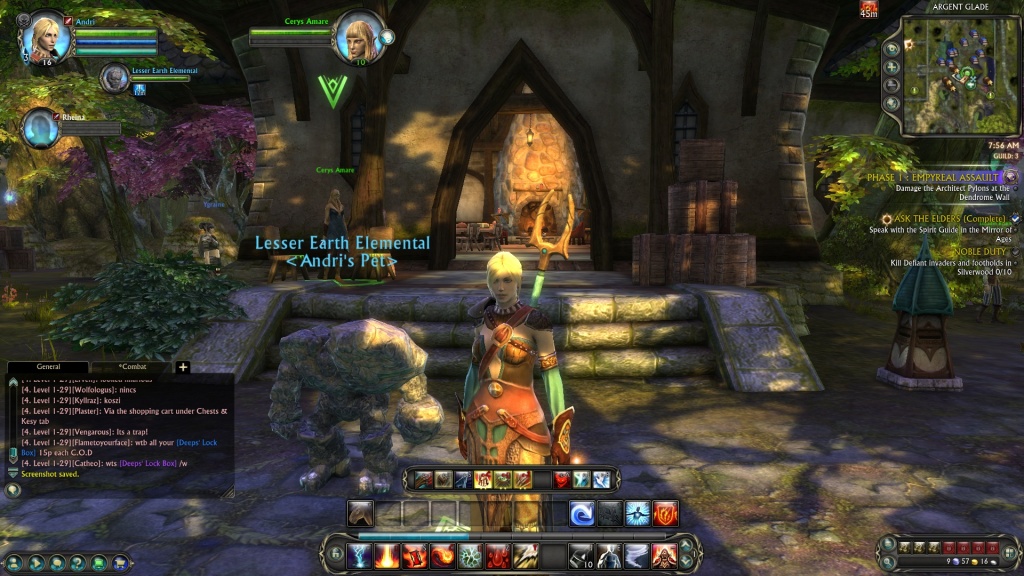Click Cerys Amare's target portrait
Image resolution: width=1024 pixels, height=576 pixels.
(x=358, y=38)
